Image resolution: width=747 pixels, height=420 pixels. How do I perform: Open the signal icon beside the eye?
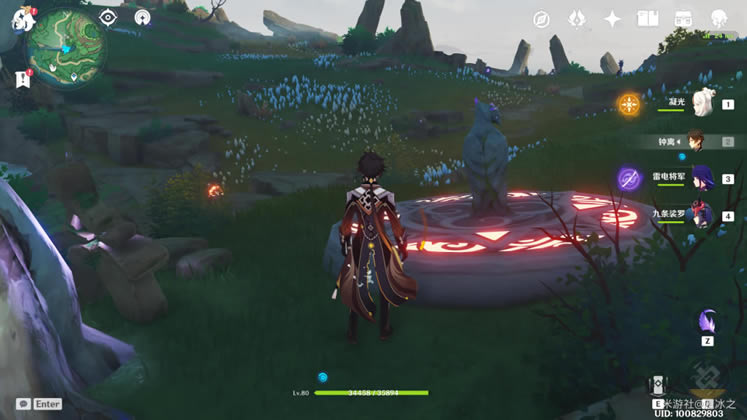pos(142,17)
